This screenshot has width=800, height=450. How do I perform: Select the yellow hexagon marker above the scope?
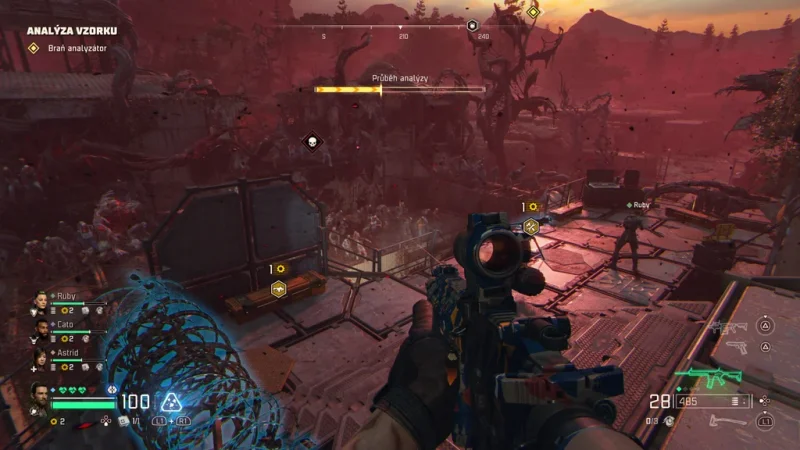click(531, 227)
